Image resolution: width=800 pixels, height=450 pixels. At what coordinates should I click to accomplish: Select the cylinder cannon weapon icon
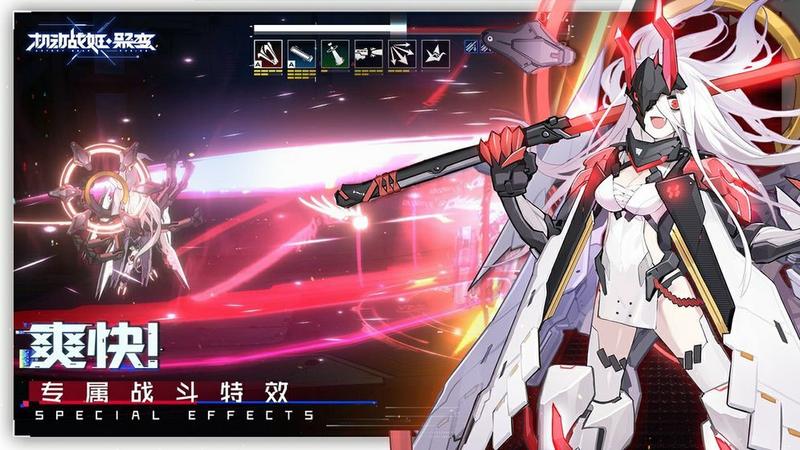301,54
